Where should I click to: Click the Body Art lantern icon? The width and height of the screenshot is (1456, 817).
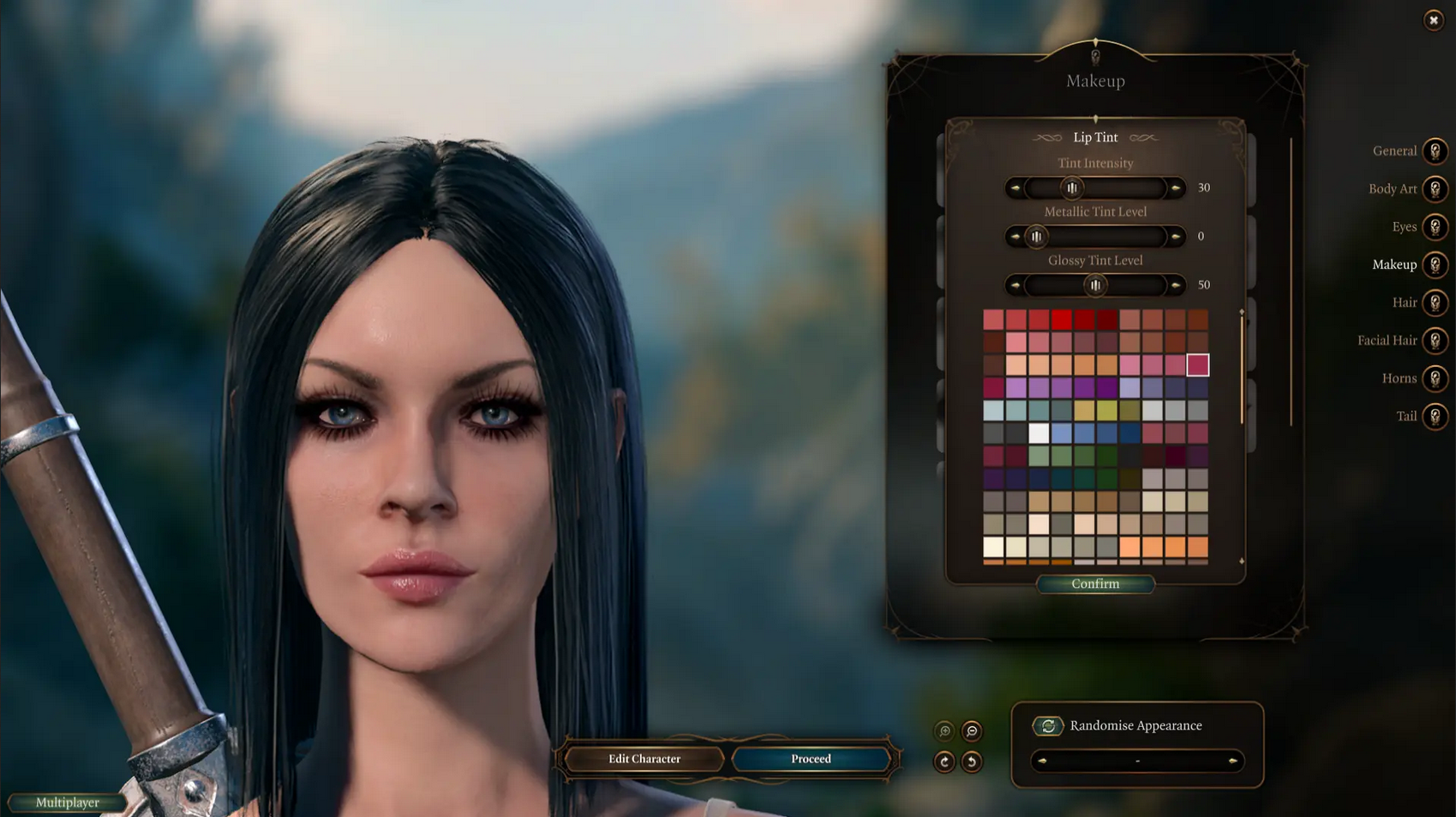[1433, 189]
